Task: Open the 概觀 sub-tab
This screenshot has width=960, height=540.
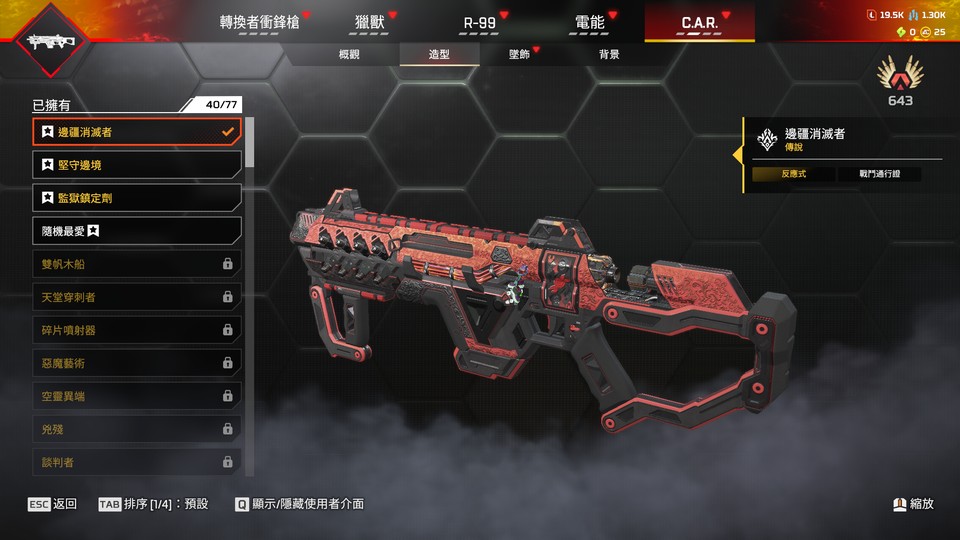Action: [x=349, y=54]
